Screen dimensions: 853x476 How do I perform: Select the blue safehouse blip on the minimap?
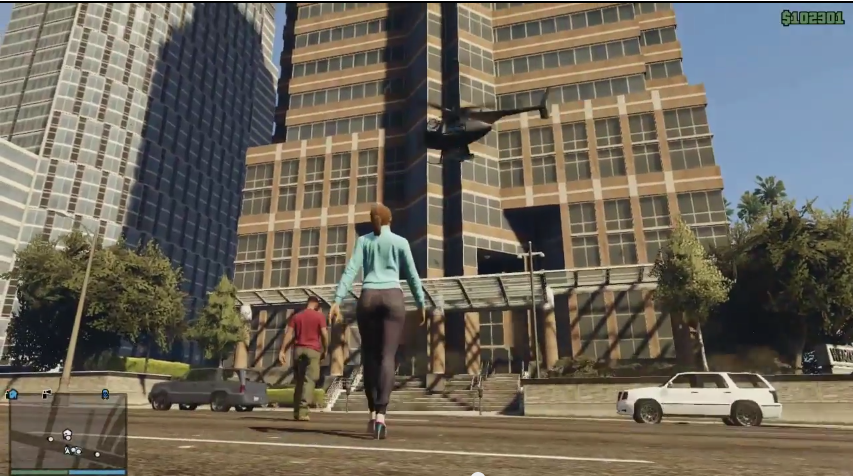point(12,394)
